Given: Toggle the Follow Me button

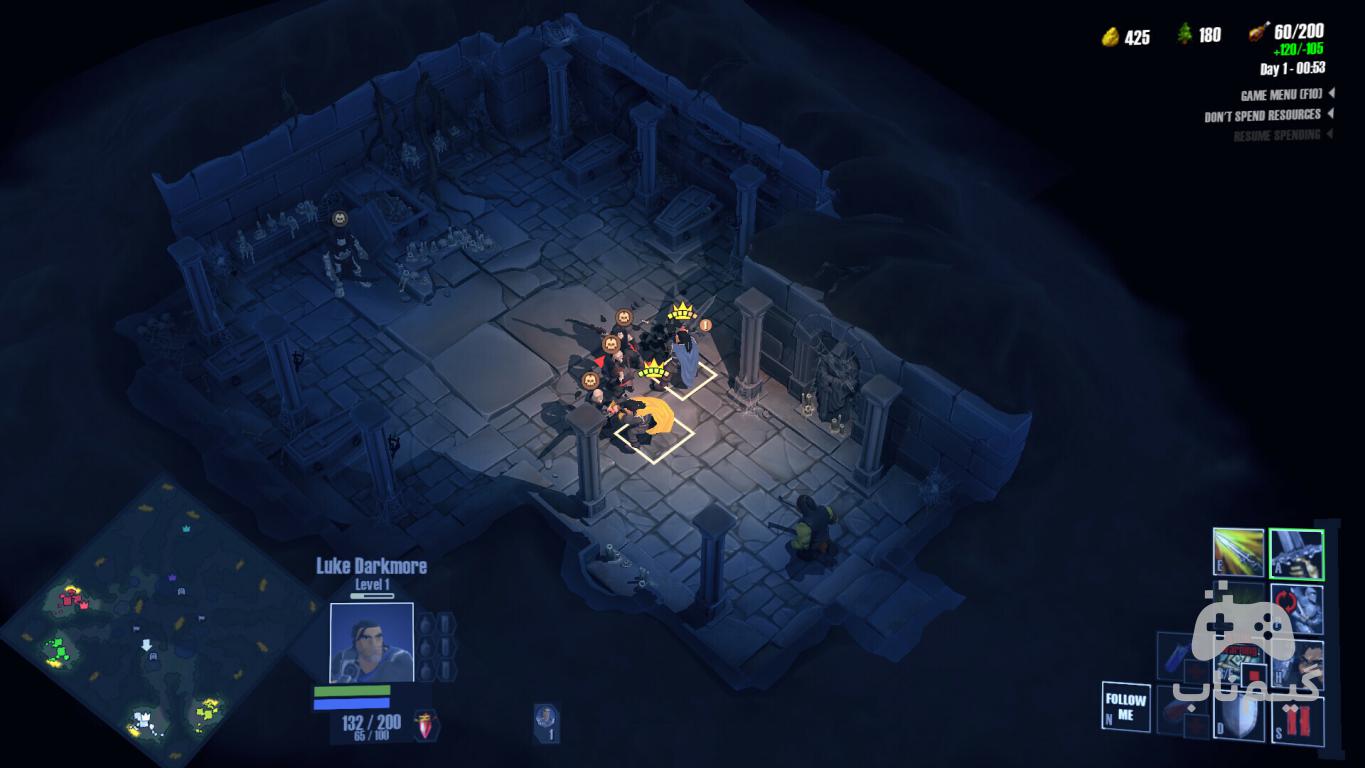Looking at the screenshot, I should pos(1125,707).
